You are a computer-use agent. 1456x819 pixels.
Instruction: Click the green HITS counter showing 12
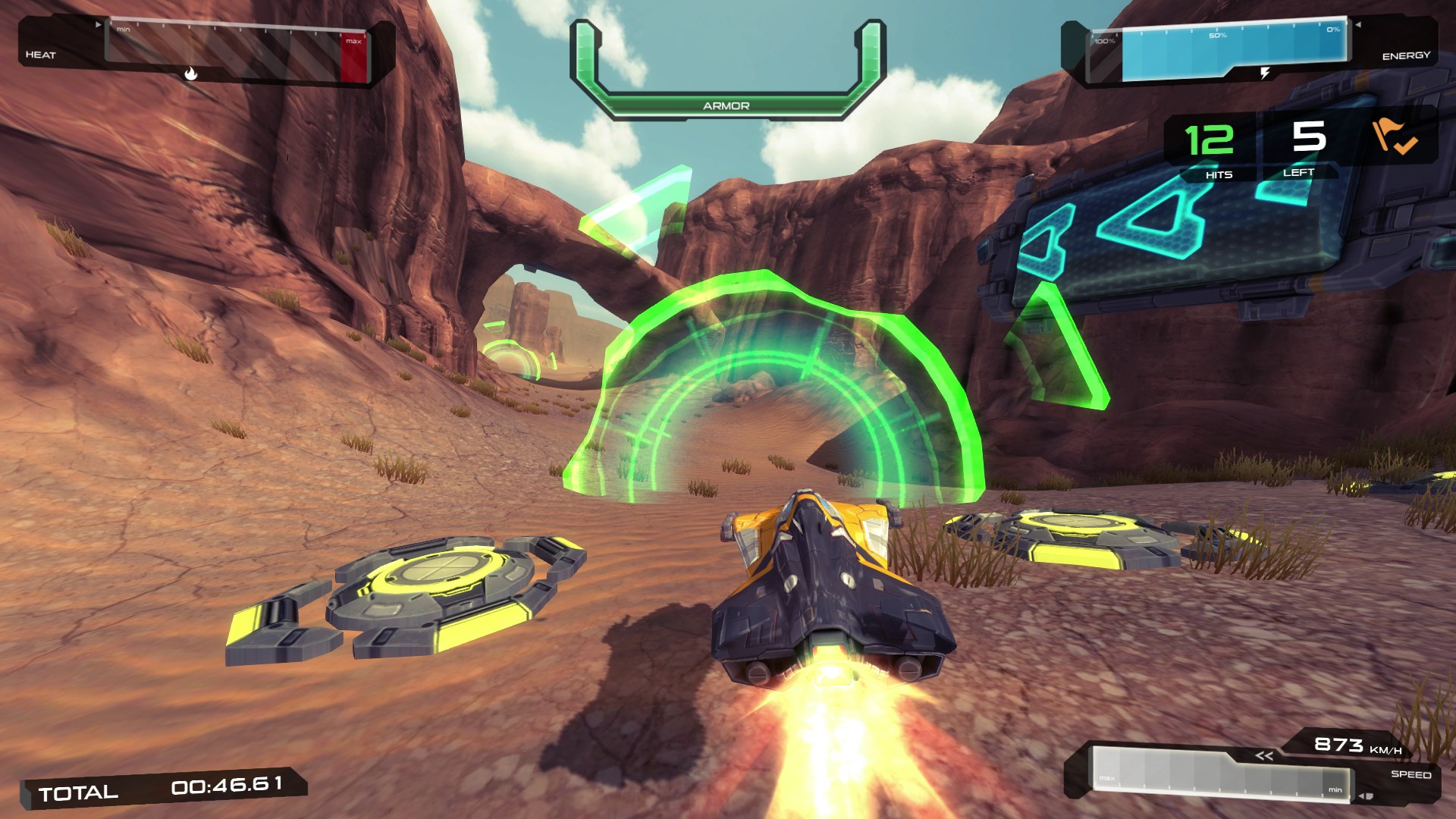click(x=1209, y=139)
